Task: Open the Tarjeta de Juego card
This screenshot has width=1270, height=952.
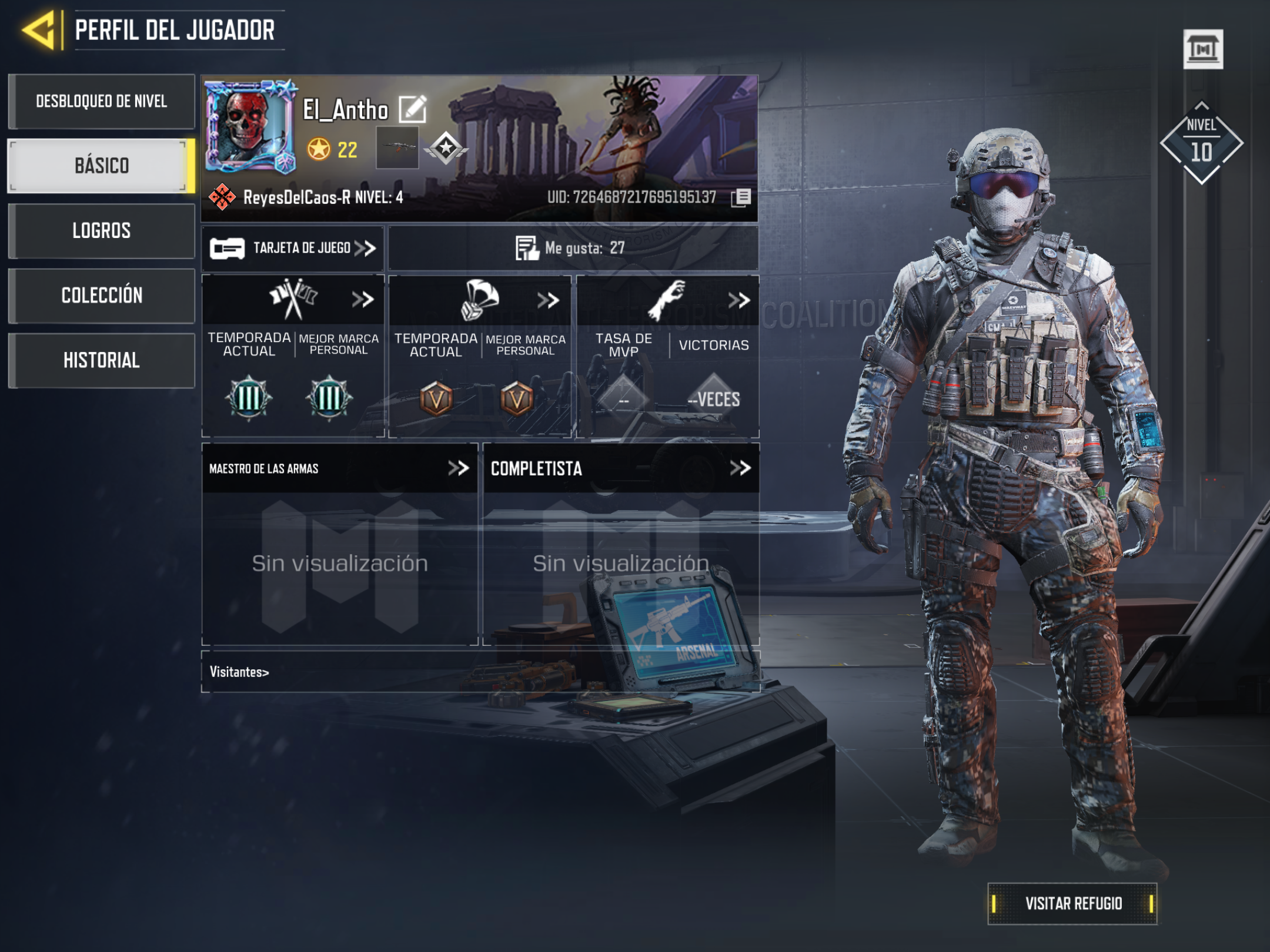Action: coord(293,249)
